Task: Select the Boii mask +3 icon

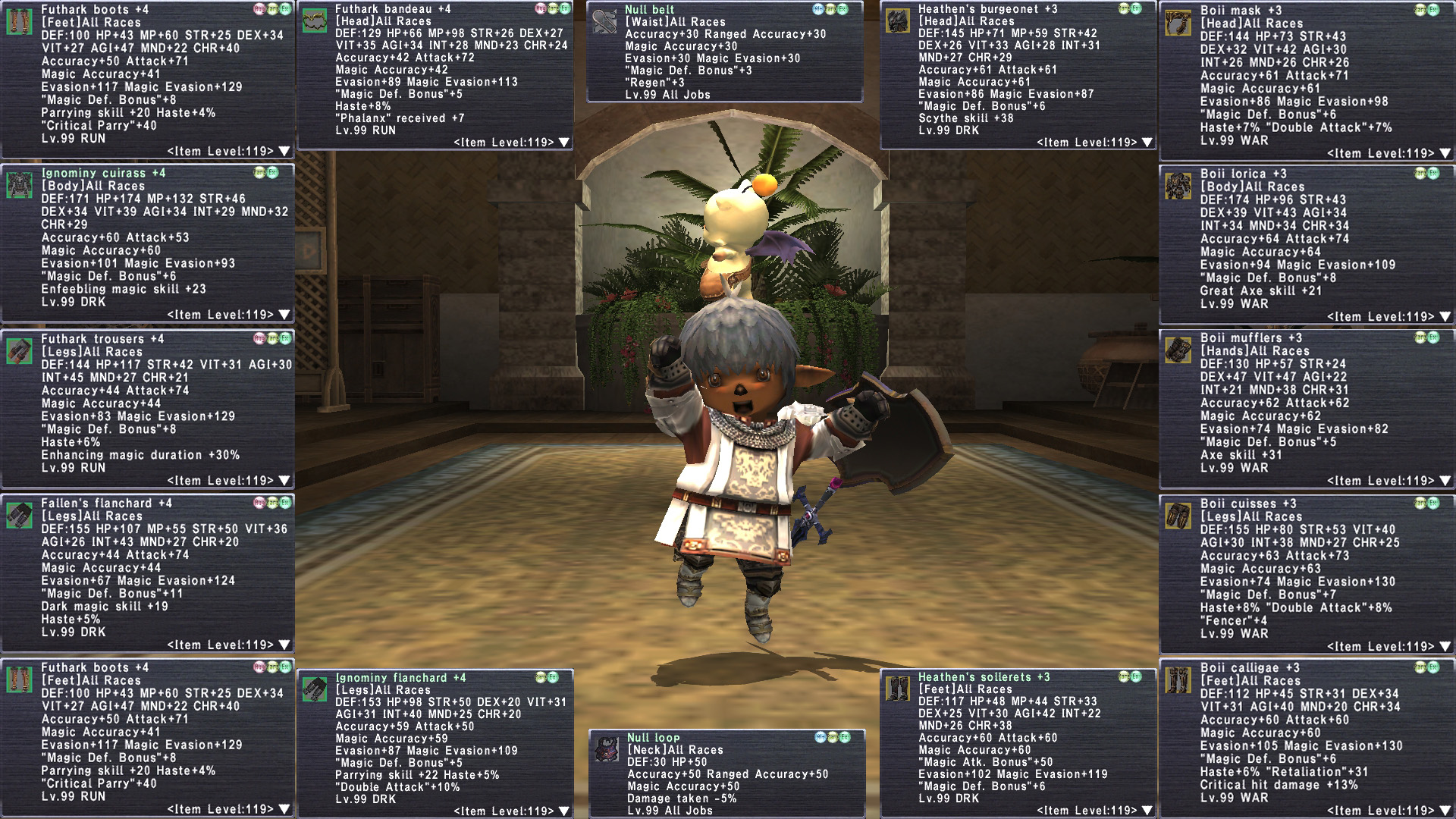Action: [x=1178, y=24]
